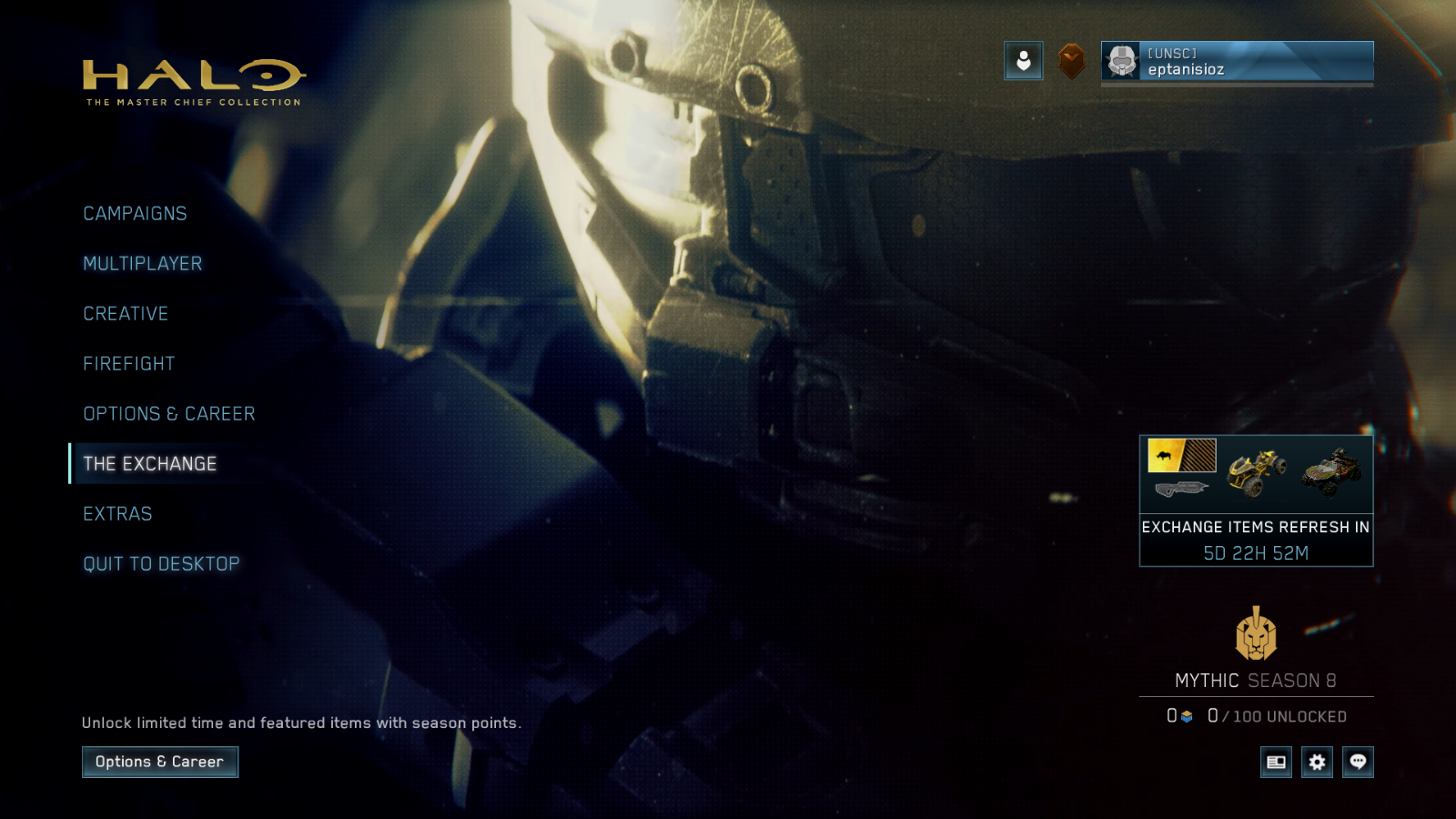Select Multiplayer from the main menu
This screenshot has height=819, width=1456.
pyautogui.click(x=143, y=264)
